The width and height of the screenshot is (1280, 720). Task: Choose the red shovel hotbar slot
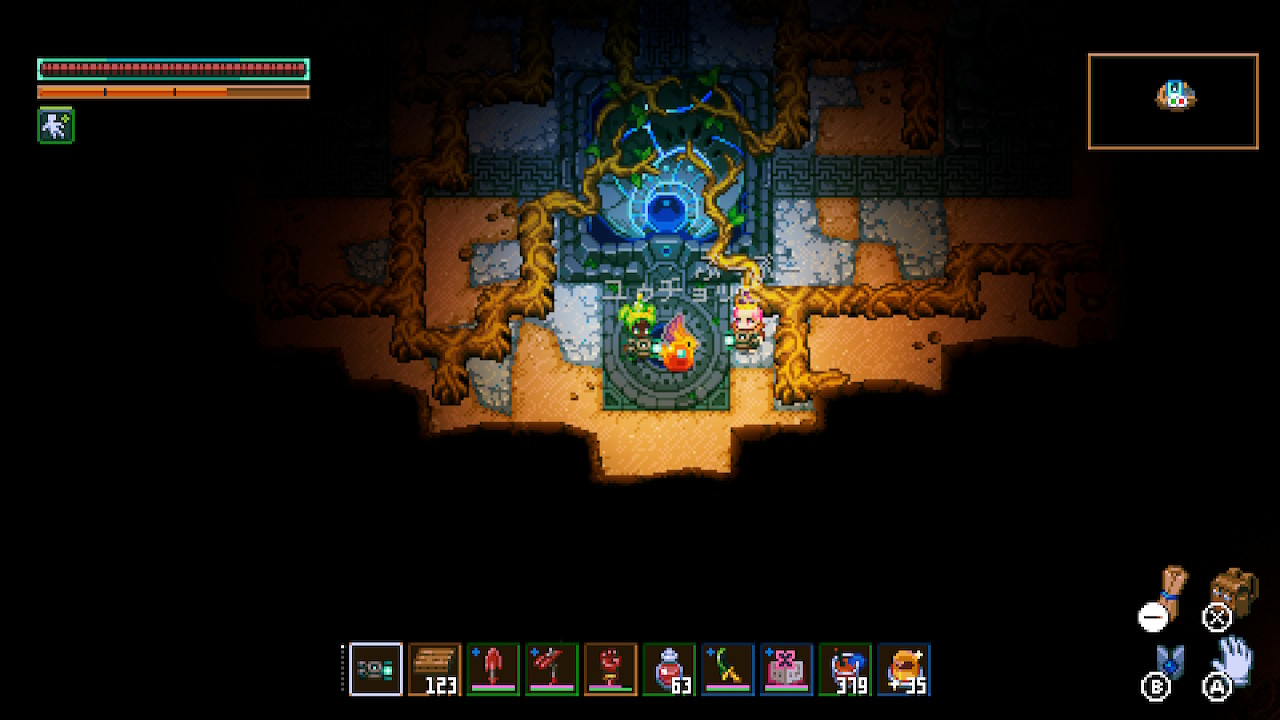[x=493, y=669]
